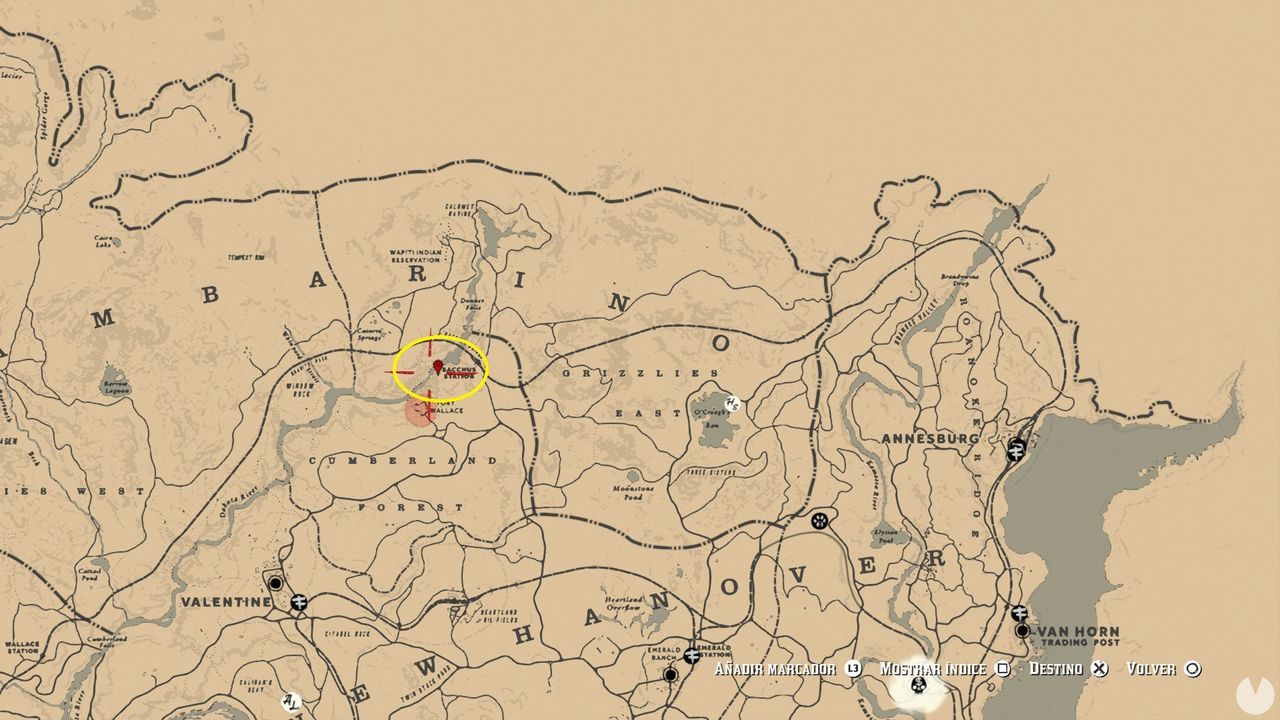Select the animal den icon near Elysian Pool

pyautogui.click(x=819, y=519)
